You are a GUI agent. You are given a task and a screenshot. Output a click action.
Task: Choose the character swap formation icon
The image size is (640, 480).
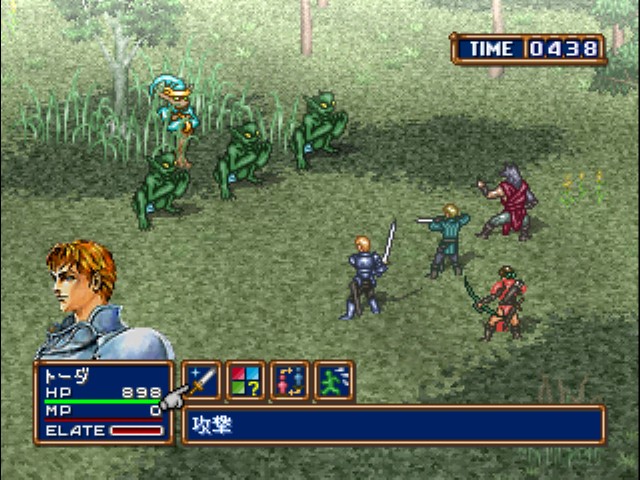pyautogui.click(x=289, y=381)
